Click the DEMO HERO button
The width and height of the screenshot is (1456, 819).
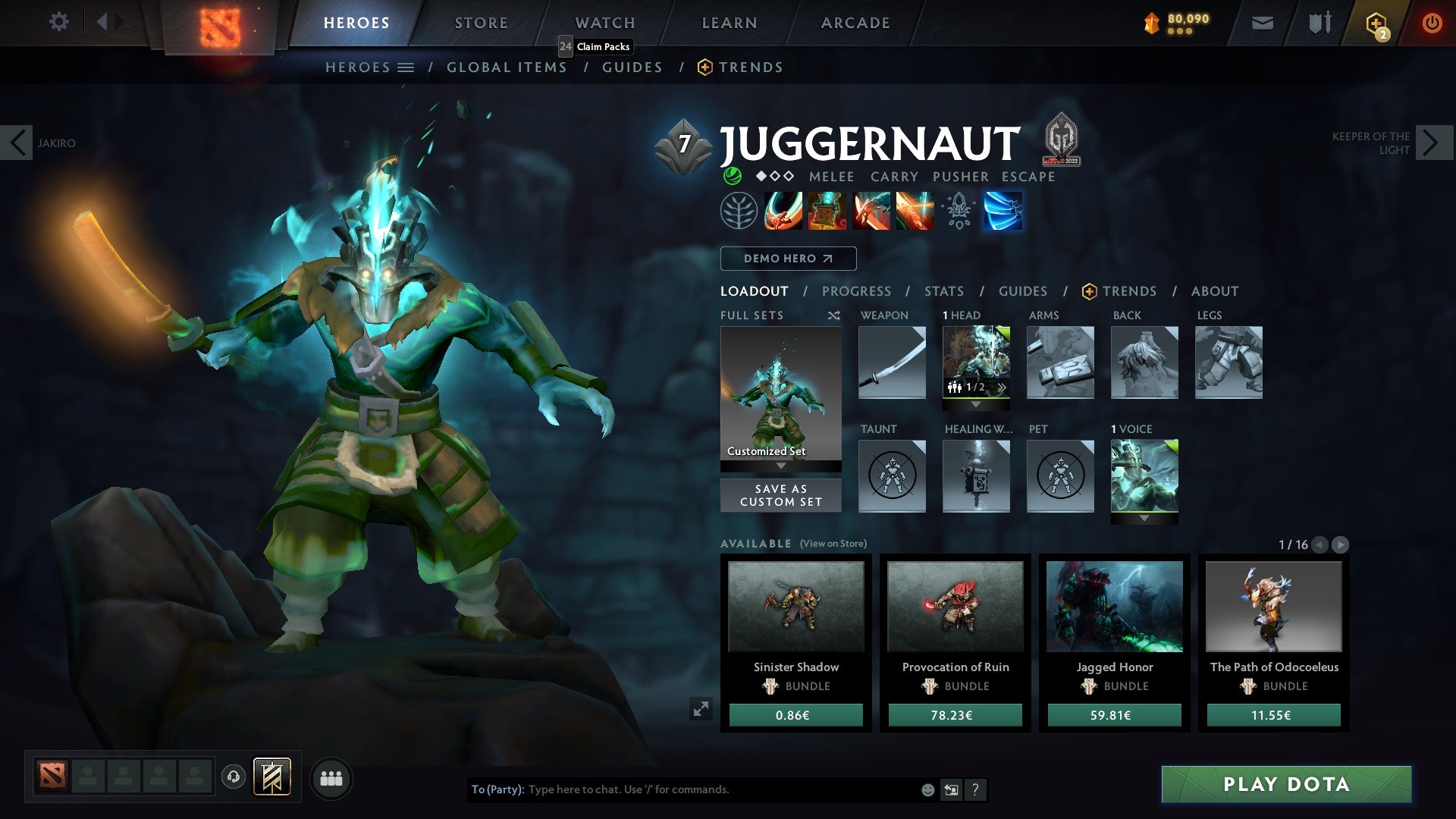[787, 258]
